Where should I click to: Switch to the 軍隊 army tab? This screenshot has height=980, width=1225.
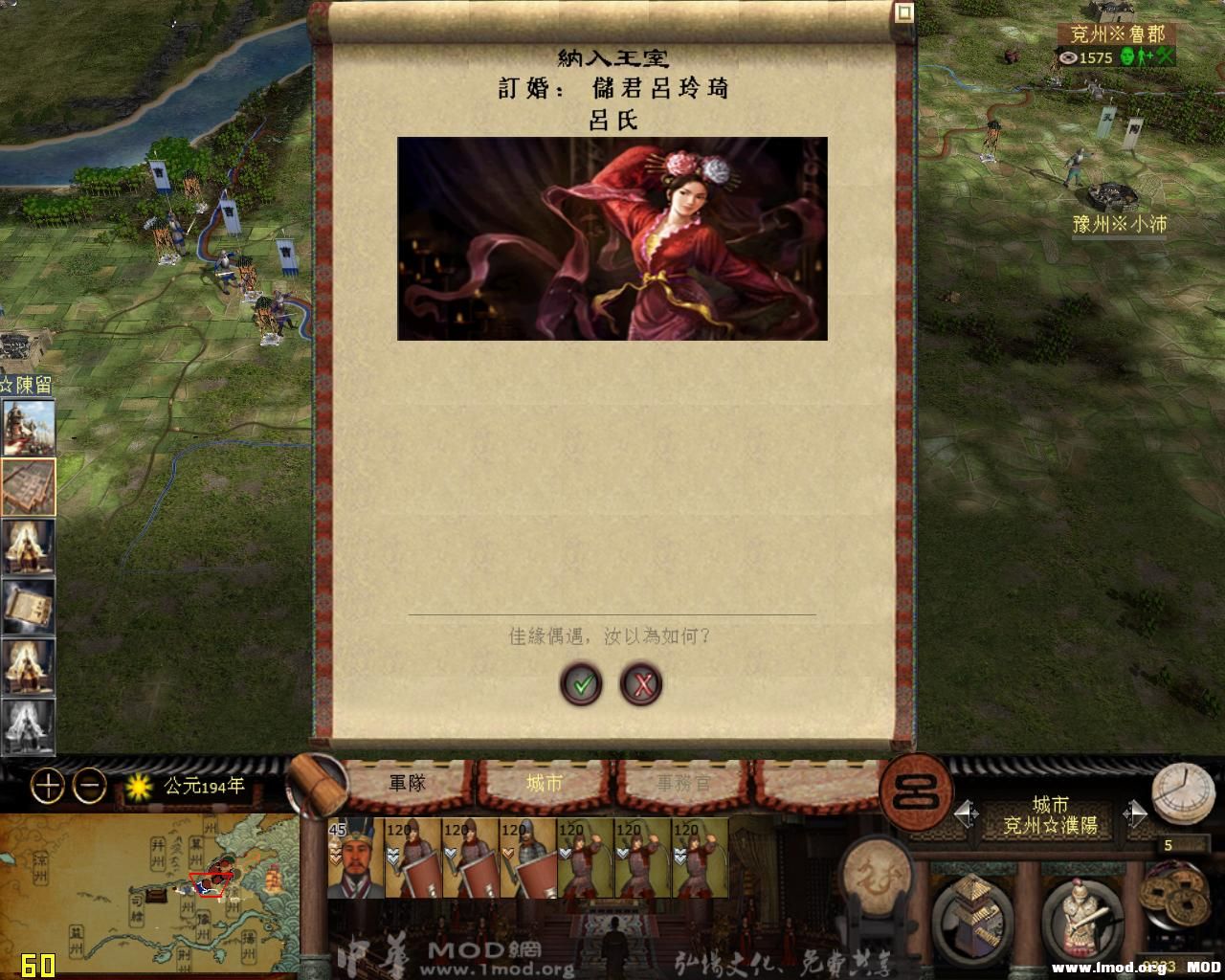(x=410, y=782)
